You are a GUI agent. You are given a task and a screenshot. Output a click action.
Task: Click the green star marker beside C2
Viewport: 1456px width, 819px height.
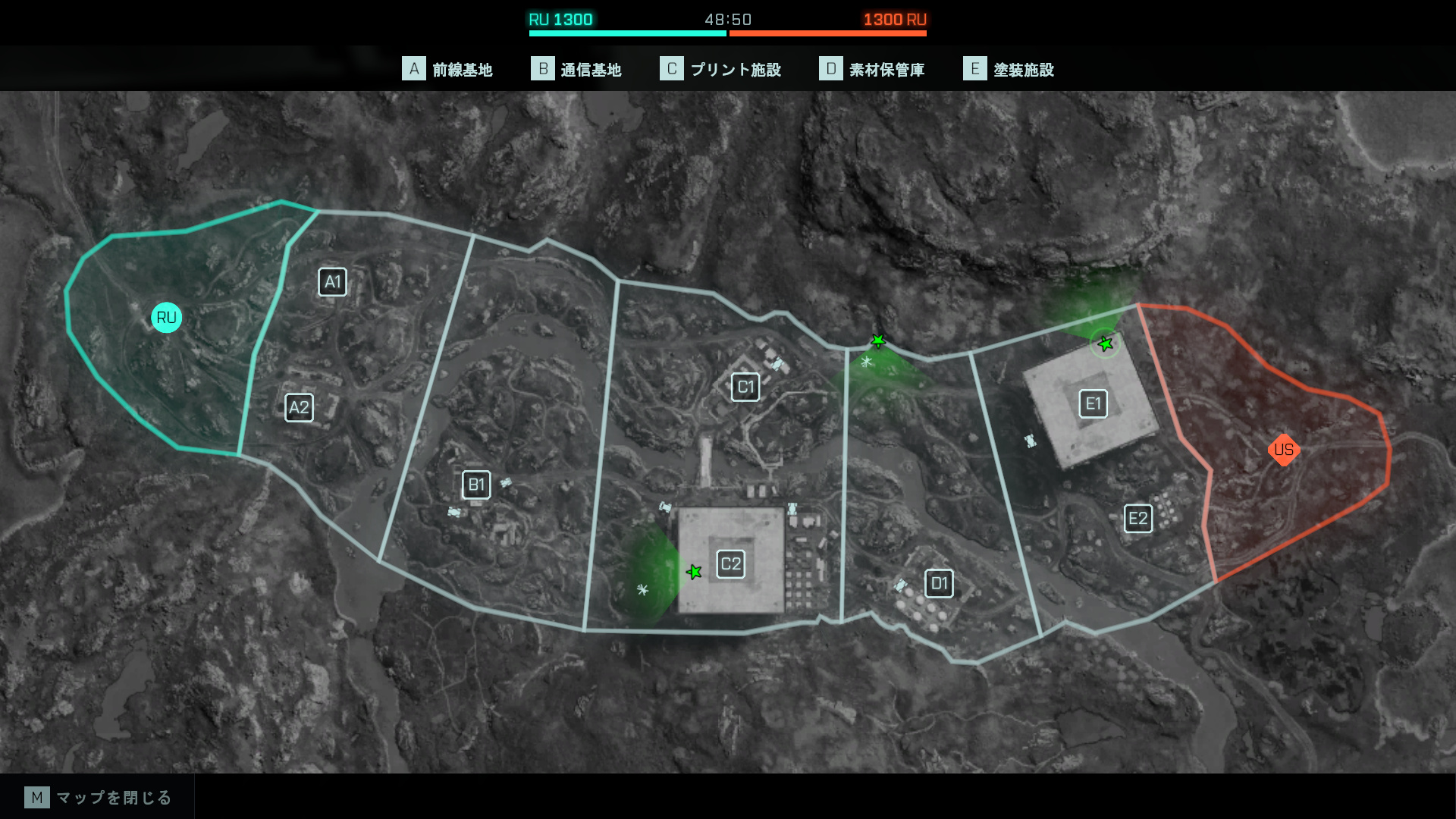[x=694, y=572]
